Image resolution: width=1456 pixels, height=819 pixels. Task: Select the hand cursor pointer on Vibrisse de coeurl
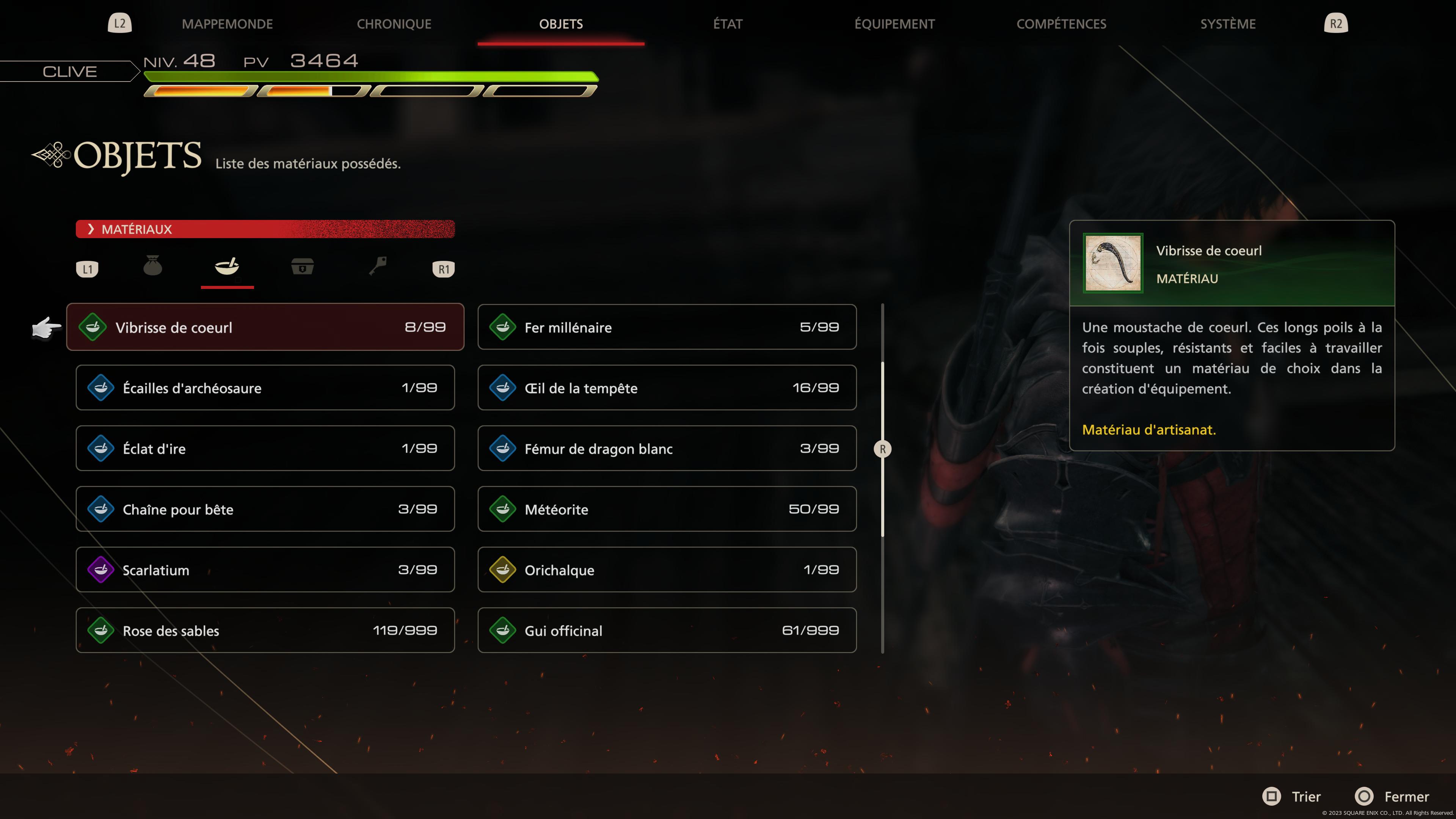(x=47, y=327)
